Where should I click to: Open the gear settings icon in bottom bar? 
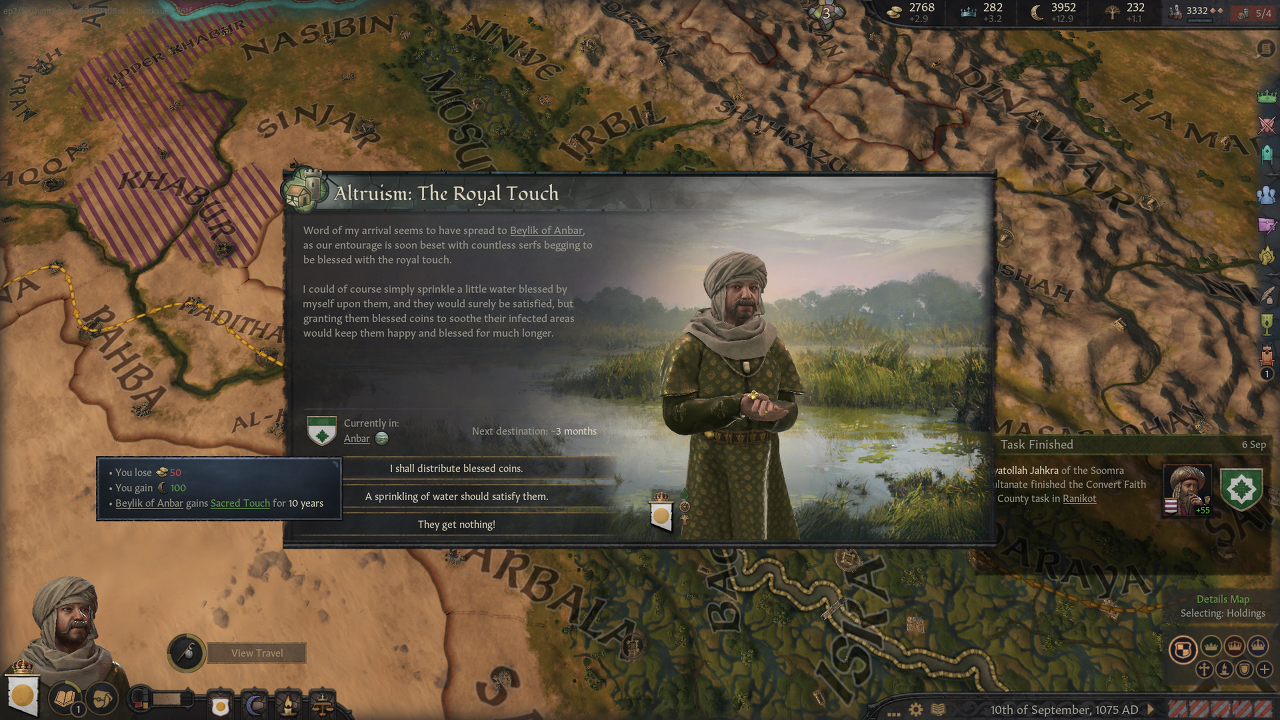pos(916,709)
